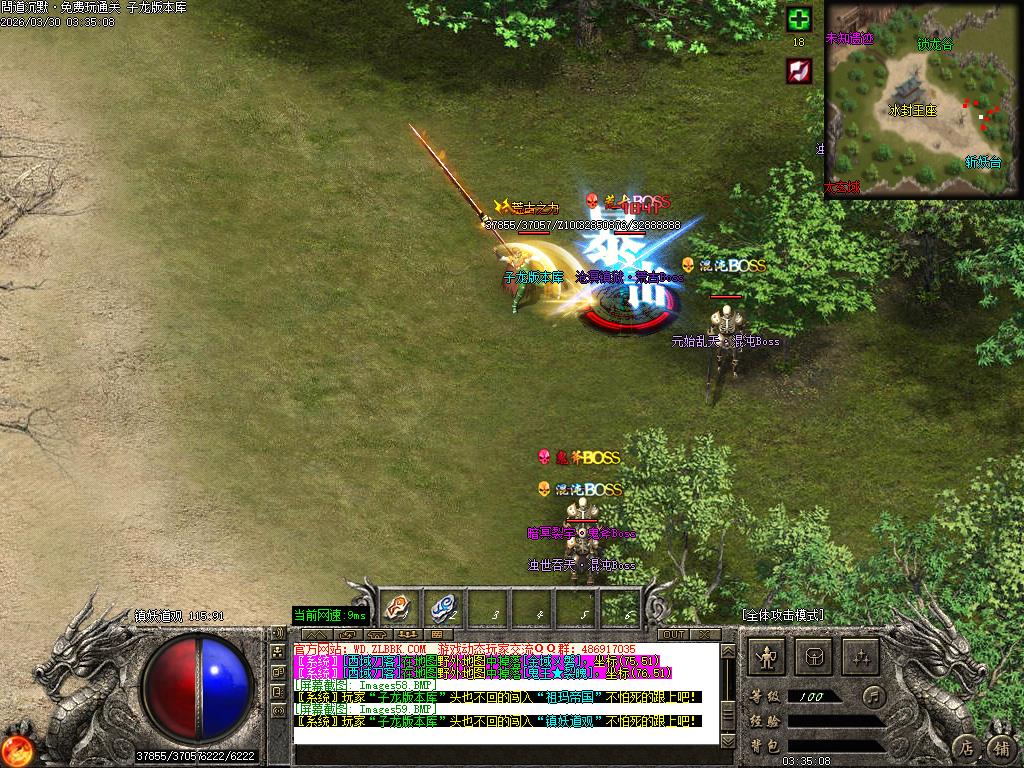Viewport: 1024px width, 768px height.
Task: Open the character status panel button
Action: click(767, 657)
